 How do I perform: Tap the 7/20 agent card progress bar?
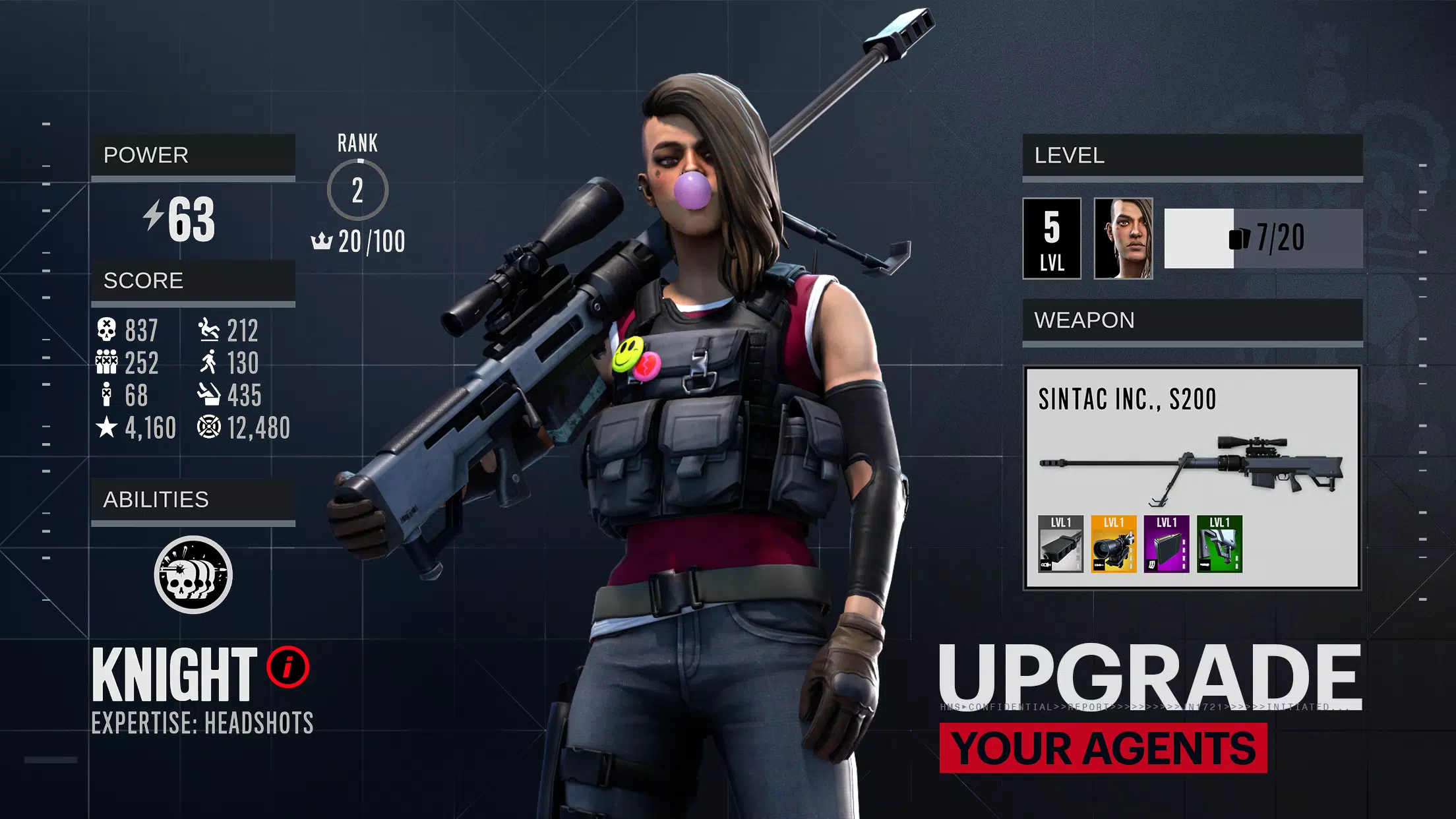pyautogui.click(x=1263, y=239)
